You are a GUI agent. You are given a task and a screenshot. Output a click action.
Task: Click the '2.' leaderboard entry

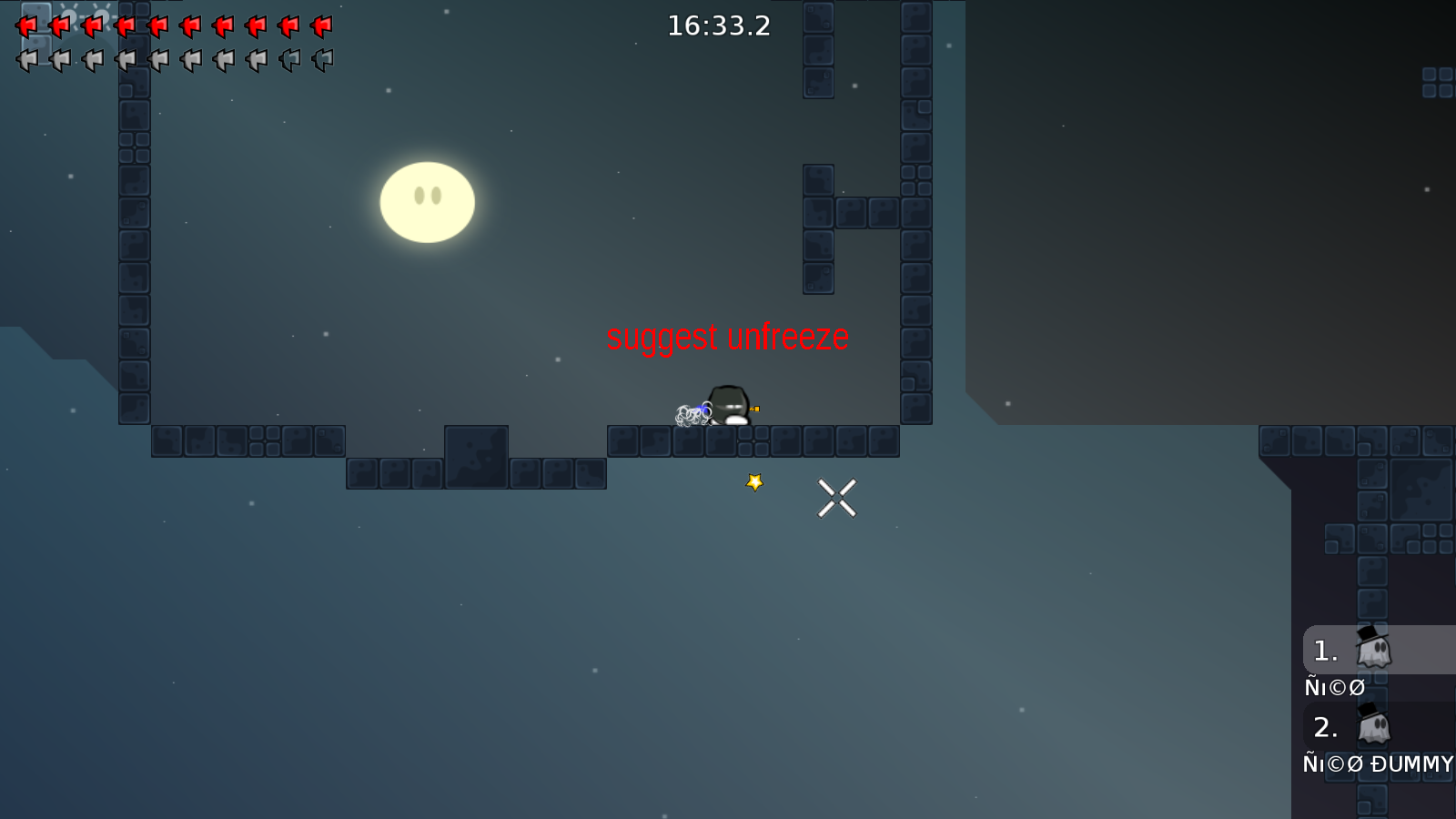[1326, 728]
